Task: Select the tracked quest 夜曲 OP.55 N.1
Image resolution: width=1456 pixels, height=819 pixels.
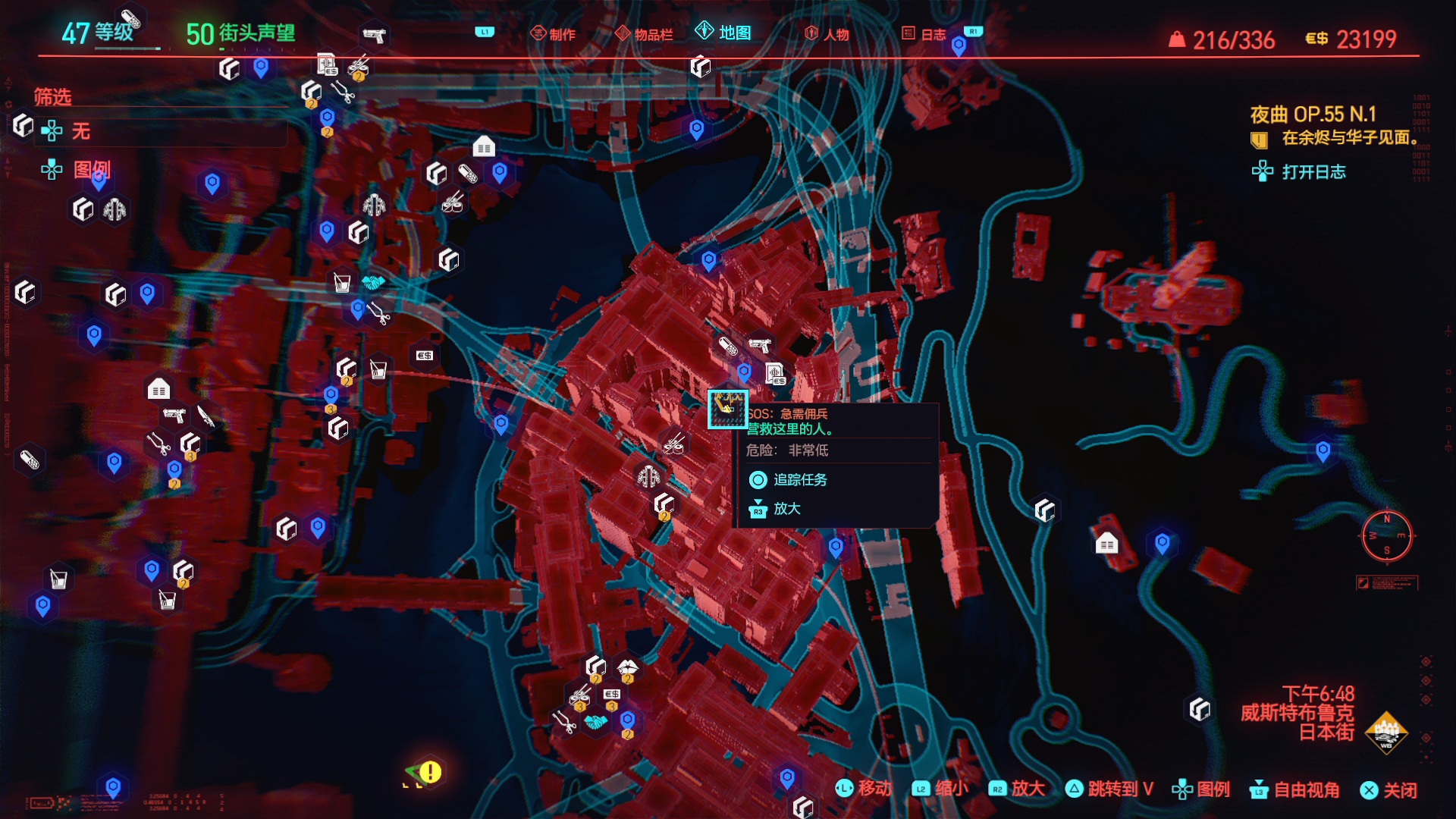Action: [x=1313, y=115]
